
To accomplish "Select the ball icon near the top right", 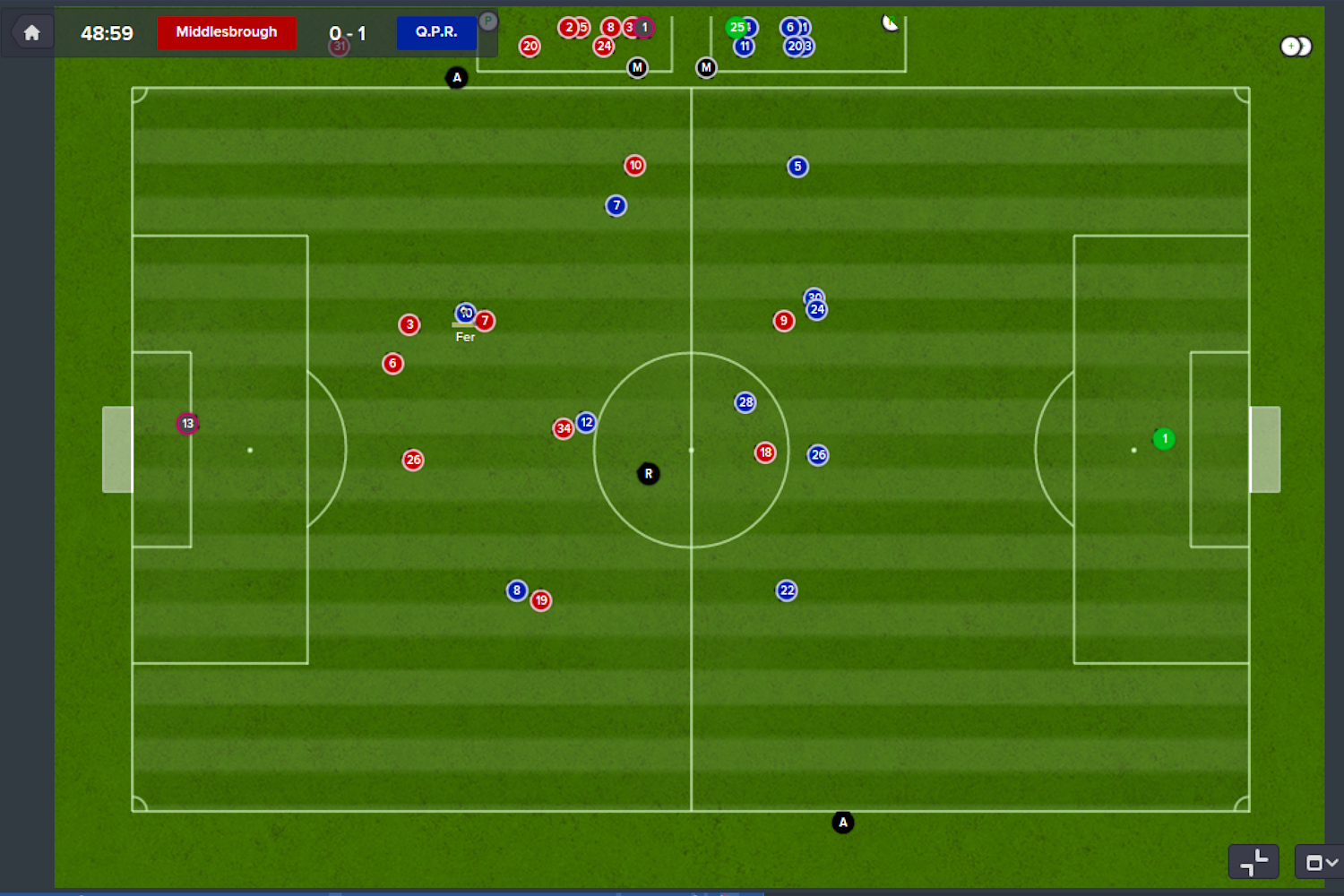I will (890, 22).
